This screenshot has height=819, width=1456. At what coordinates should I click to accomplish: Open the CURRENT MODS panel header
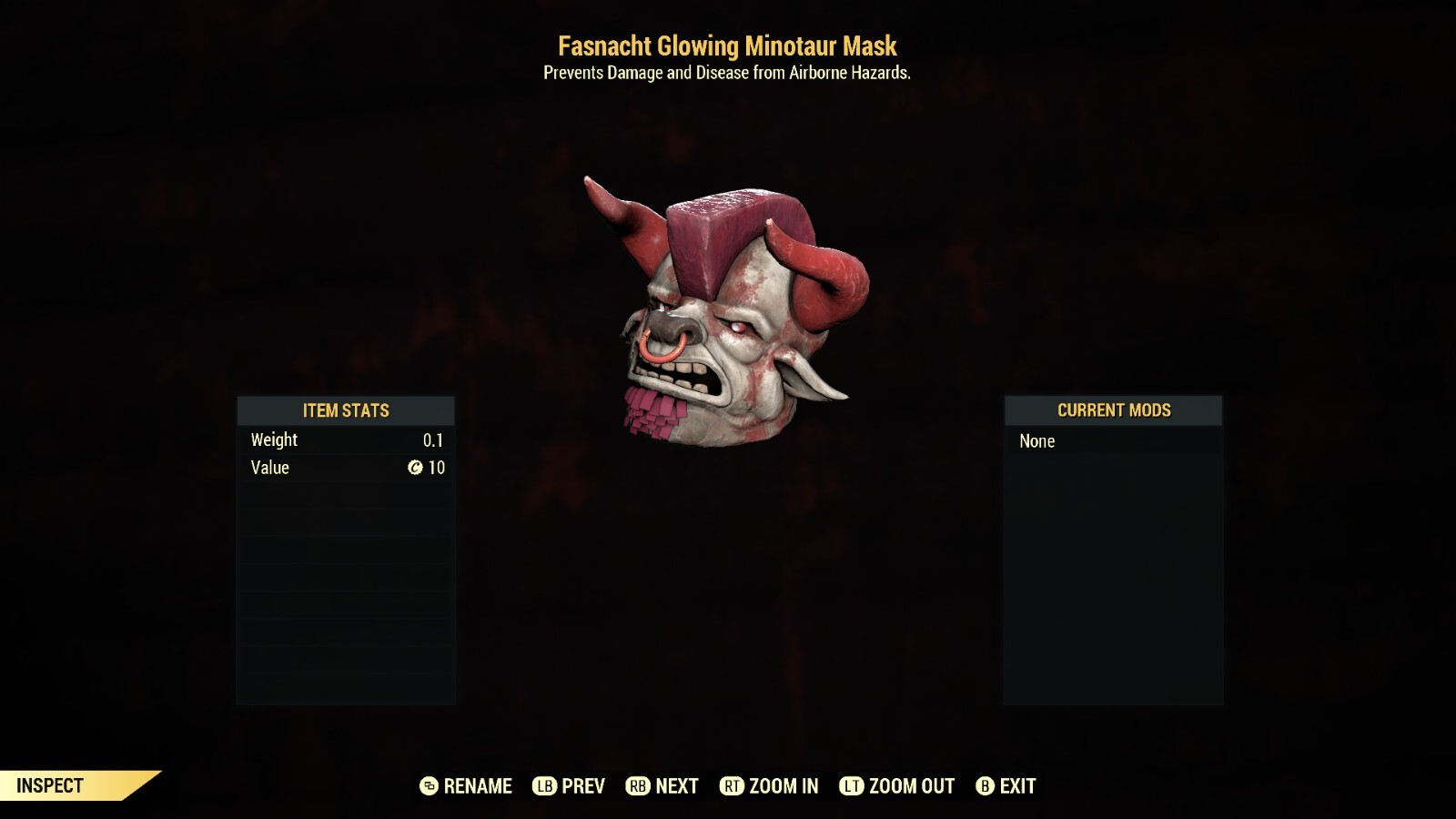coord(1113,410)
